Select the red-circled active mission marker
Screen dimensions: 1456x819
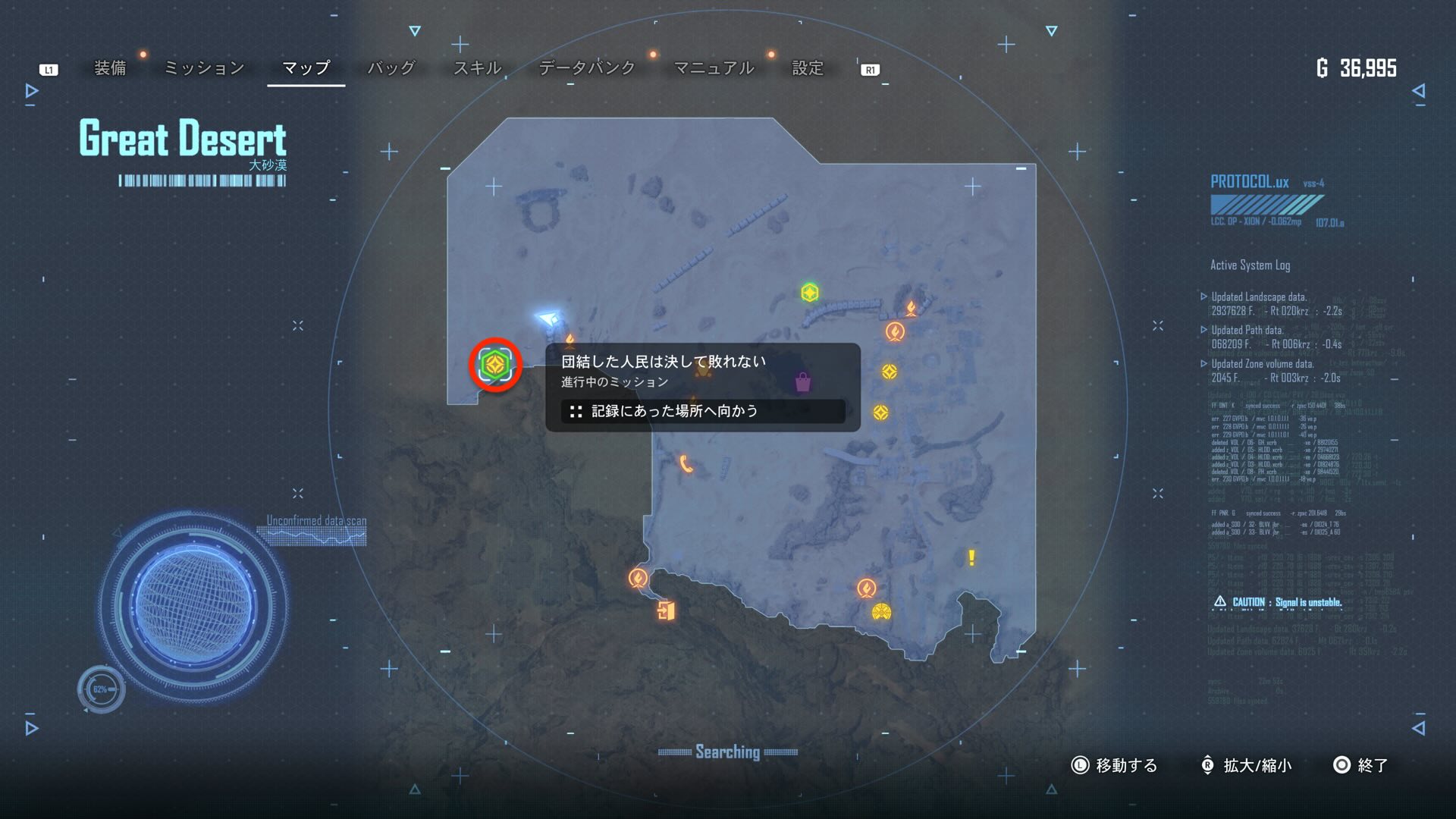click(x=495, y=365)
